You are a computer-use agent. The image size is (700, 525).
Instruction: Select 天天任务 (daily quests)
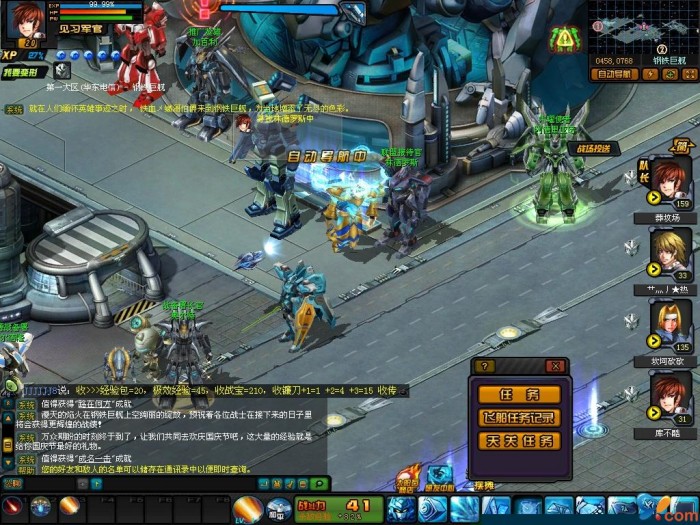[519, 440]
